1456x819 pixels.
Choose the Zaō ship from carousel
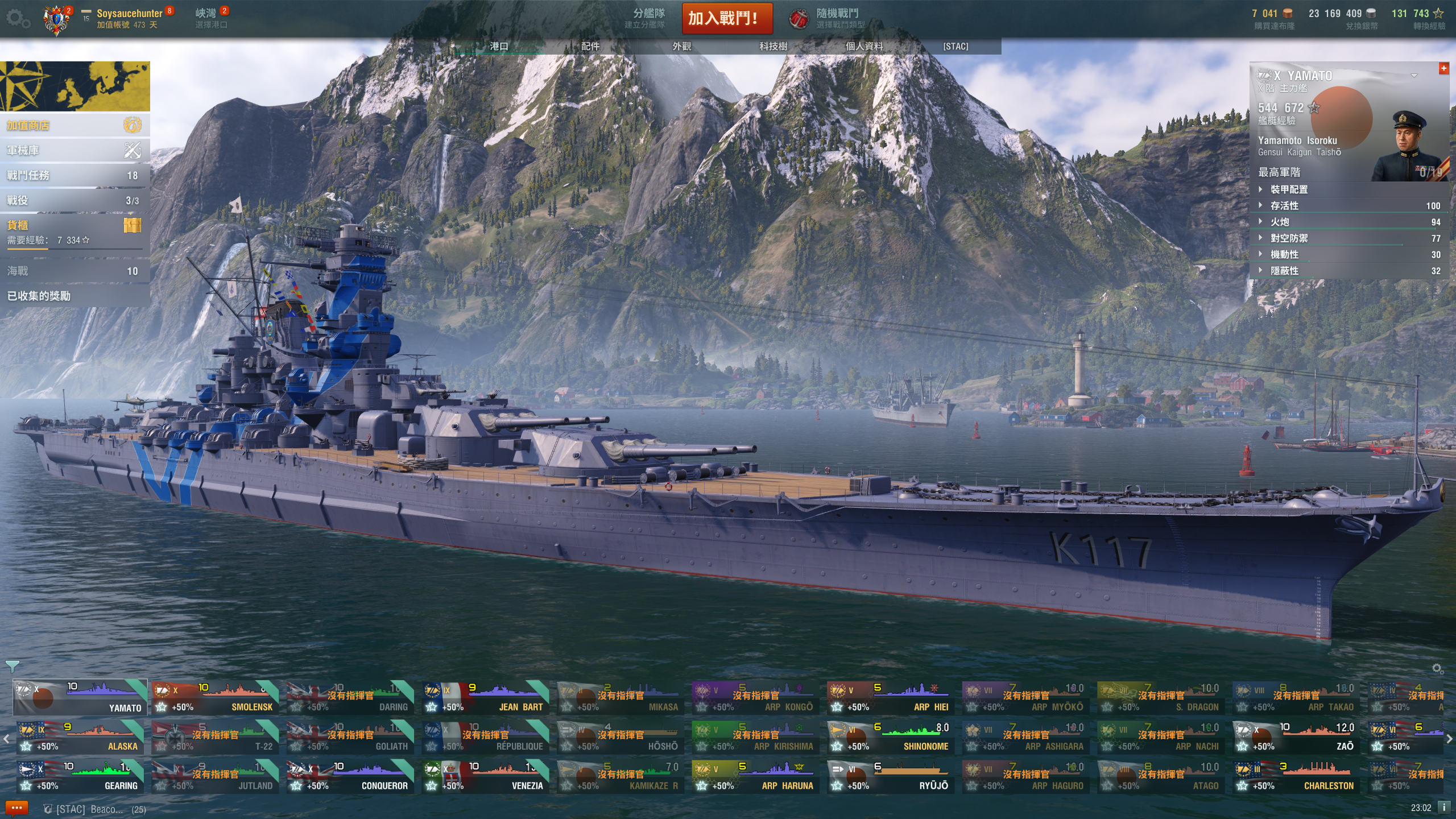1296,737
